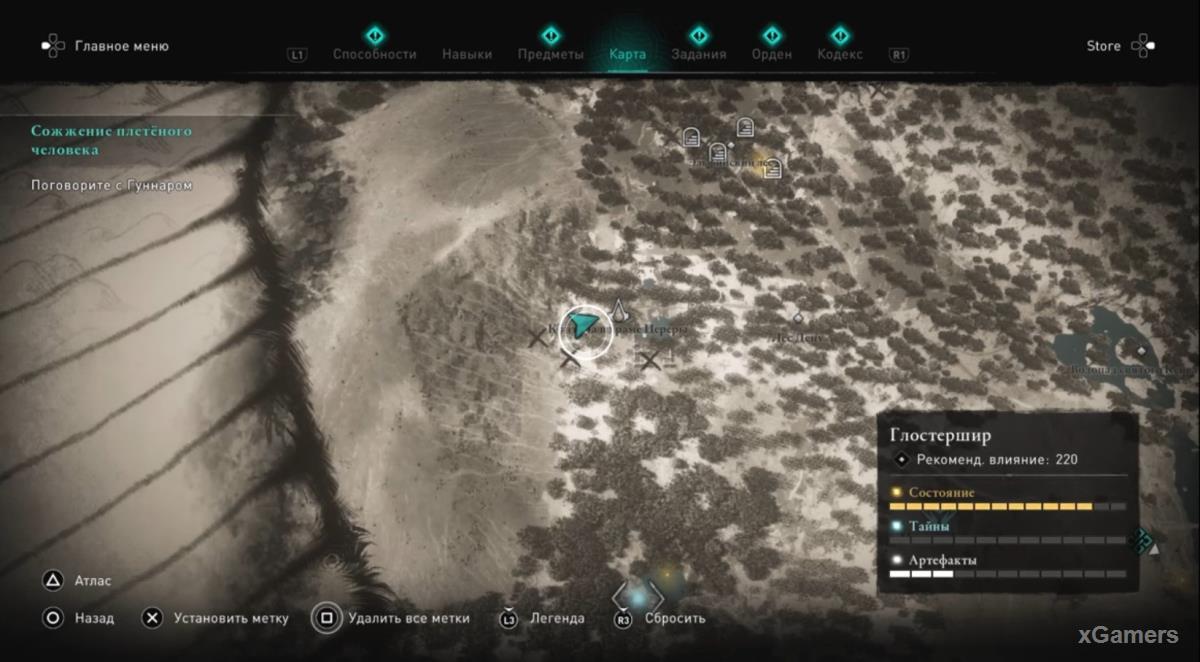Open the Store

click(x=1104, y=46)
